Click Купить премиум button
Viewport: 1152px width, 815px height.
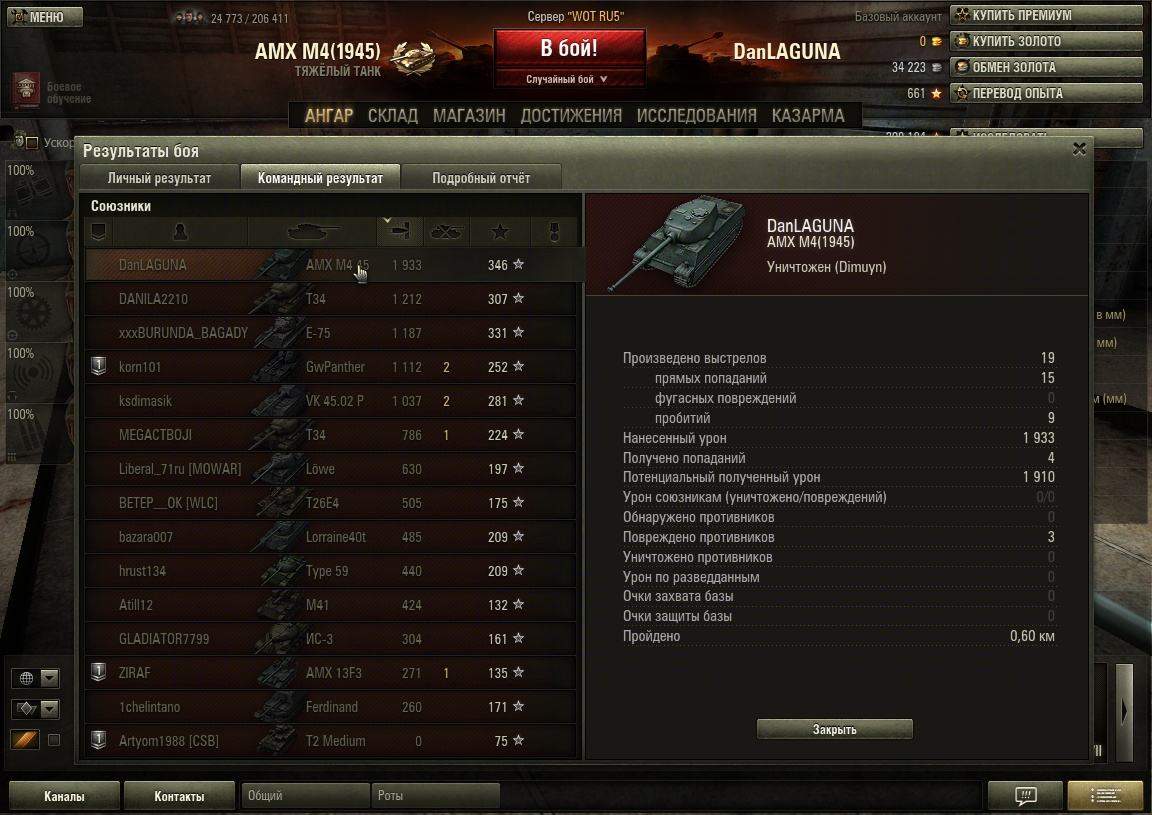[1045, 16]
